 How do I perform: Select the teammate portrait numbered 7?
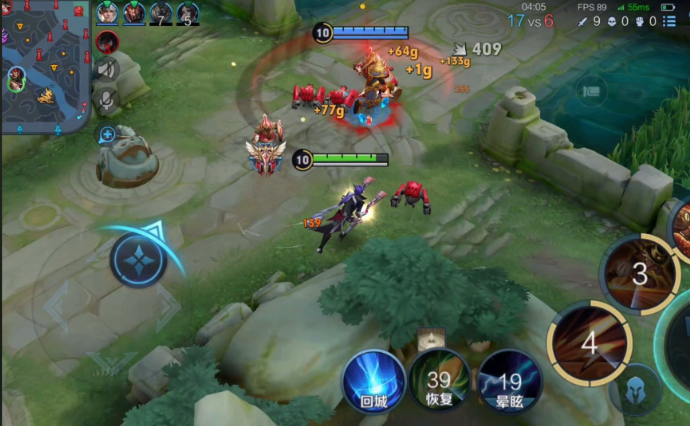(160, 14)
